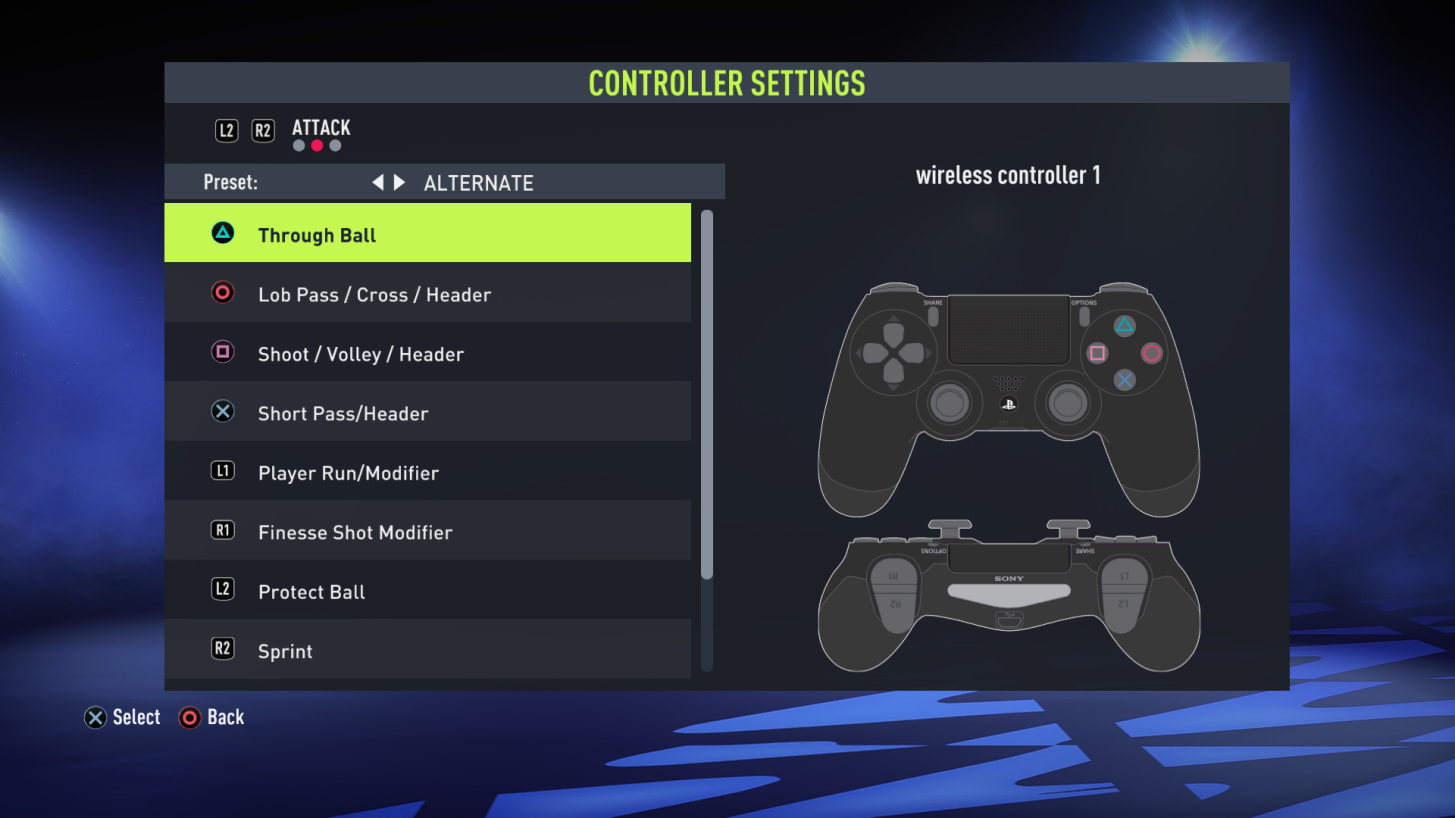Click the right arrow to change preset

coord(397,182)
